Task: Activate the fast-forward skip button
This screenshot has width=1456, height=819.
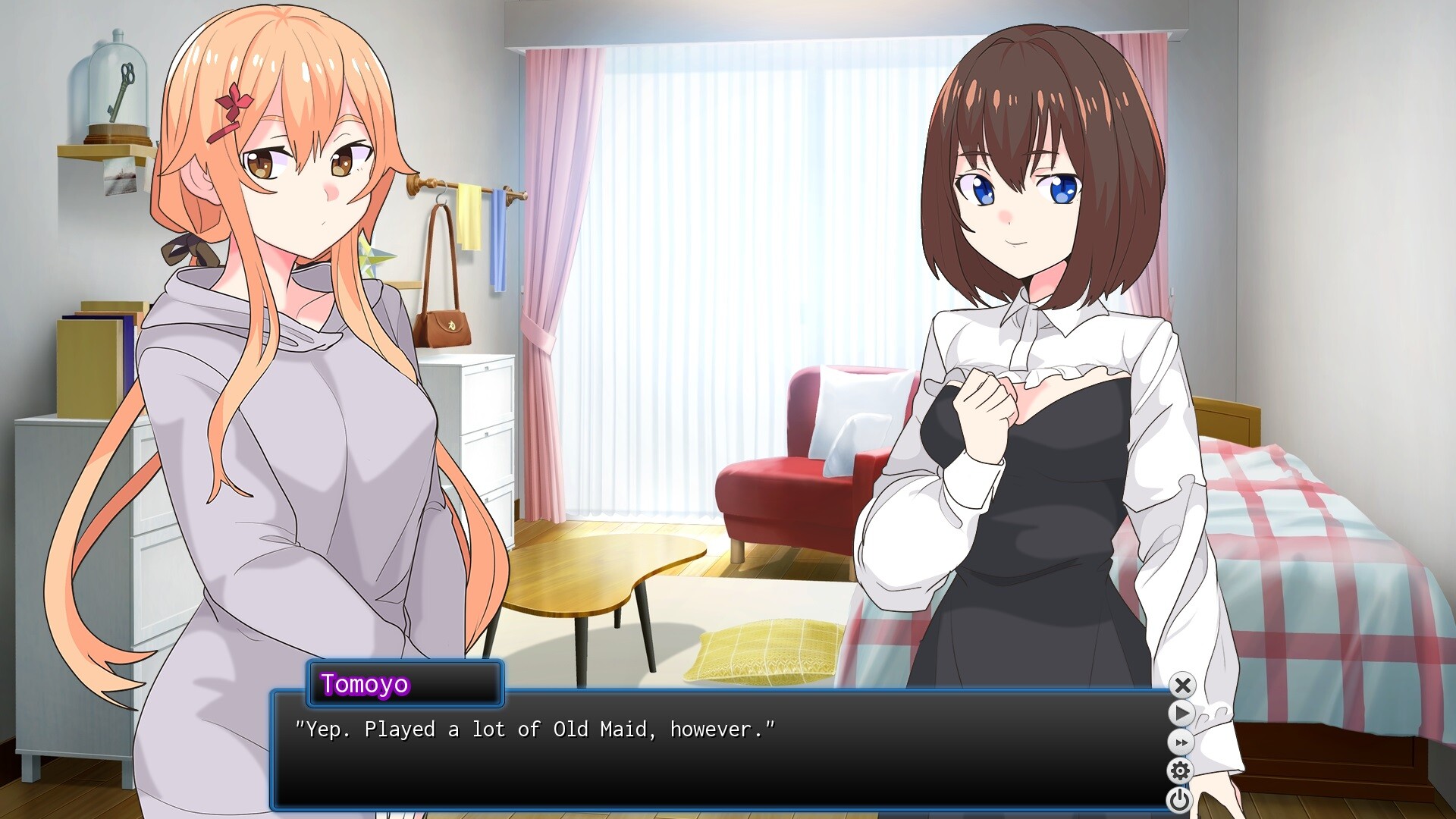Action: coord(1181,742)
